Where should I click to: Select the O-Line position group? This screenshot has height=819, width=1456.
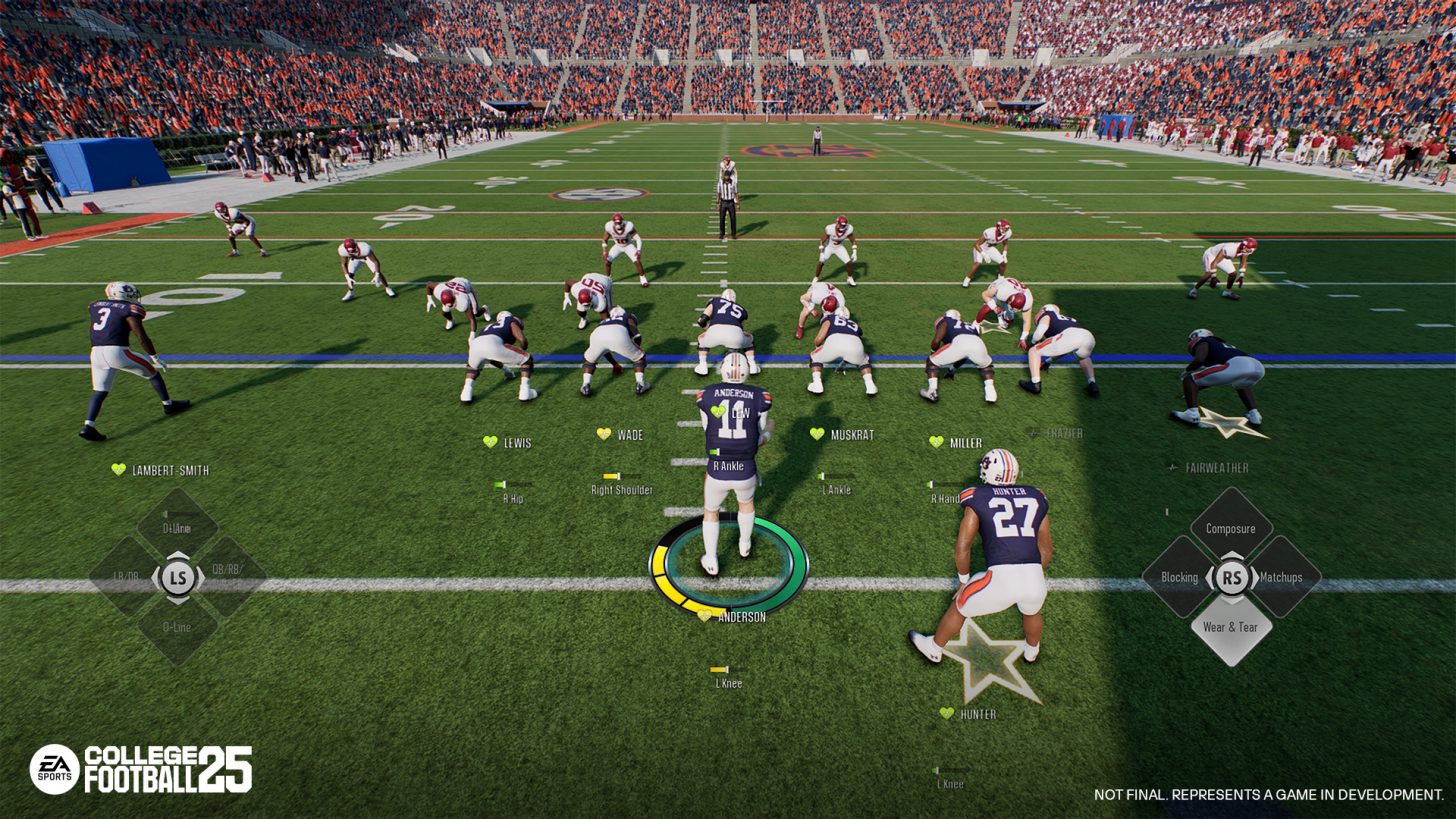(x=177, y=627)
